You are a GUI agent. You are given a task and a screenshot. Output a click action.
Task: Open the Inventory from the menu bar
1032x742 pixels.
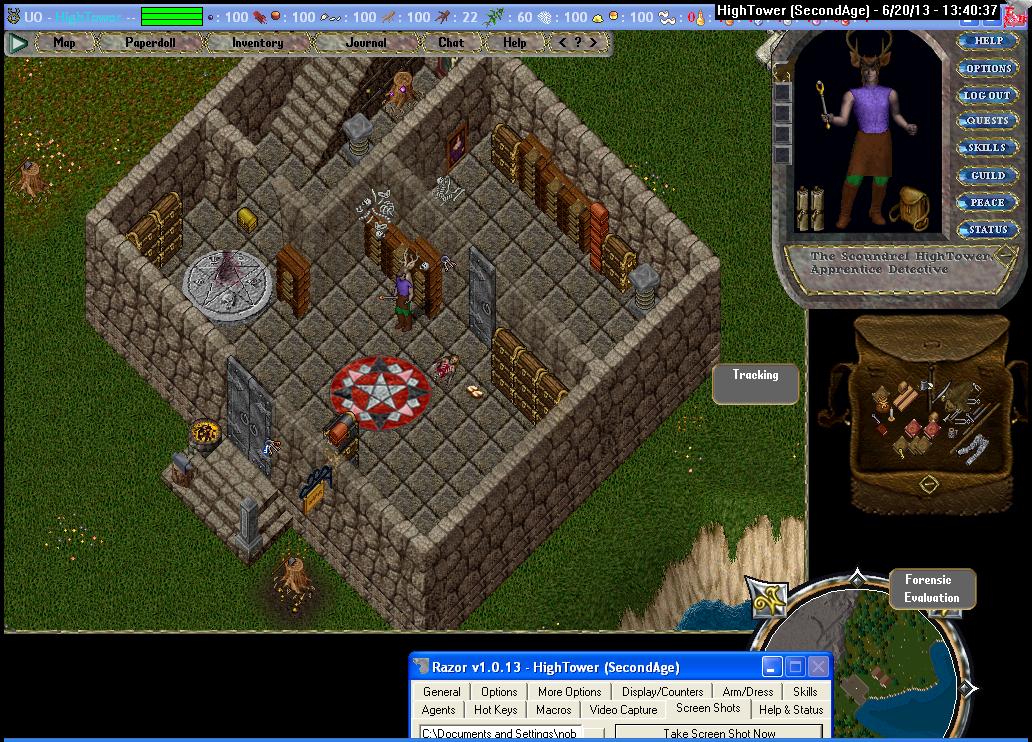click(x=257, y=43)
